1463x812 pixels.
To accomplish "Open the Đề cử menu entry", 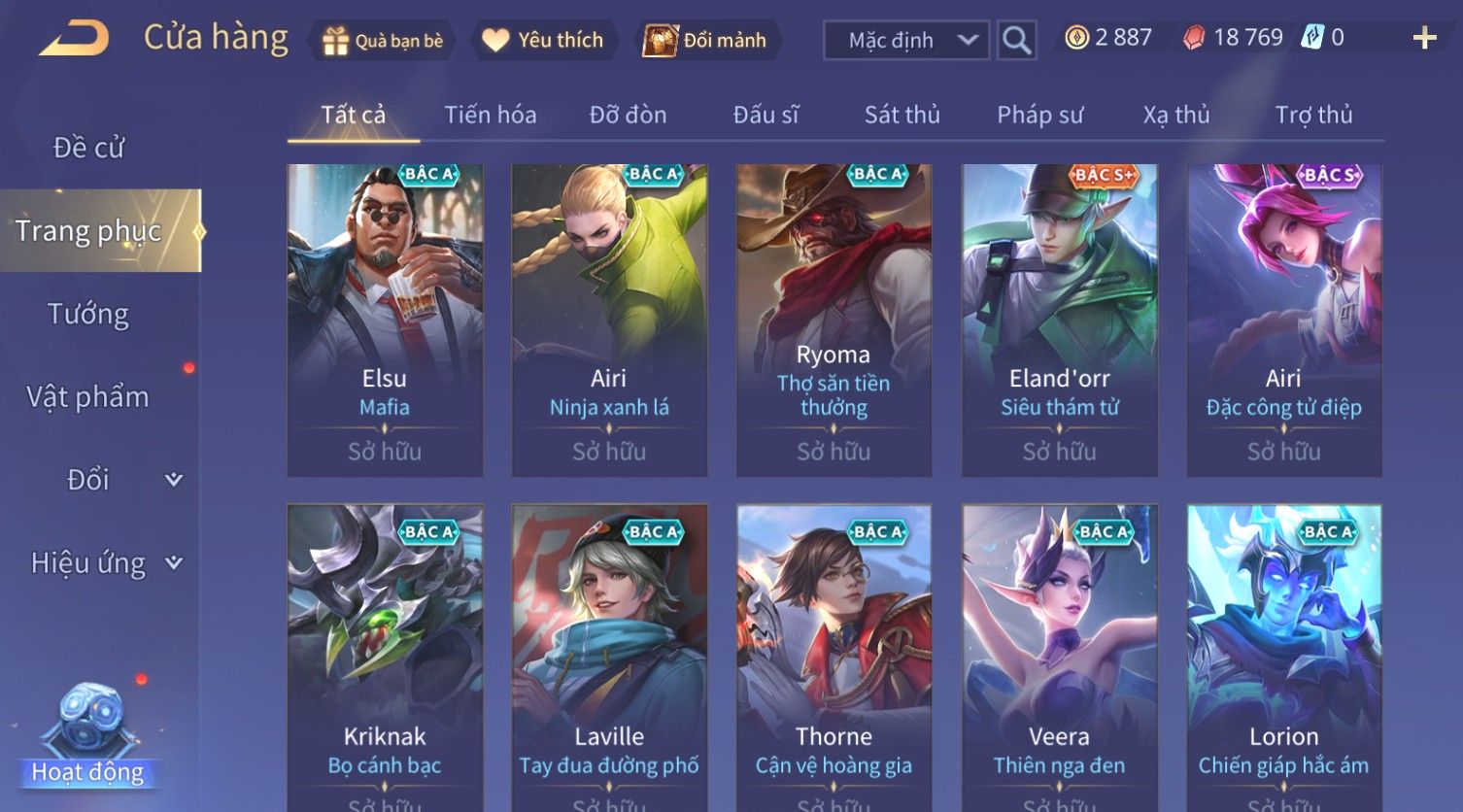I will click(x=88, y=148).
